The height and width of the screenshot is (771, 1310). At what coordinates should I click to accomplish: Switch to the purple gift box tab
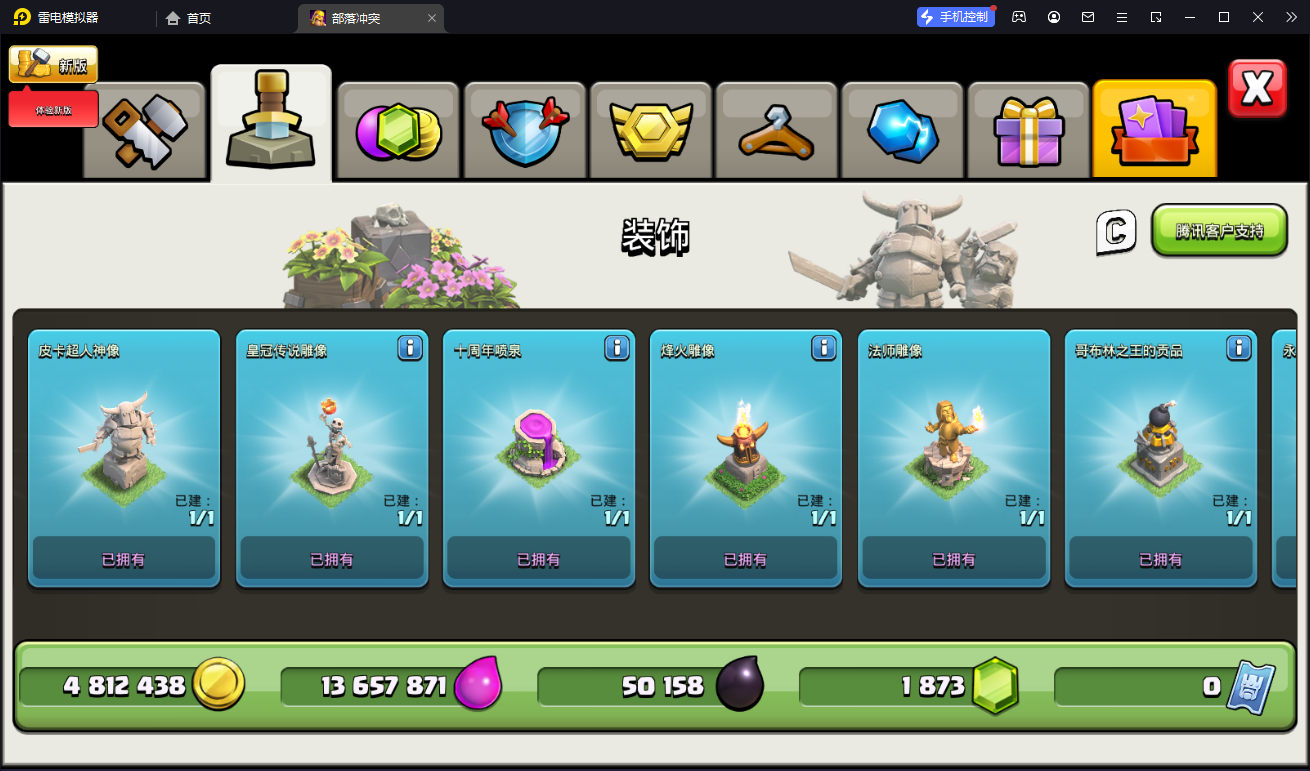[x=1028, y=131]
